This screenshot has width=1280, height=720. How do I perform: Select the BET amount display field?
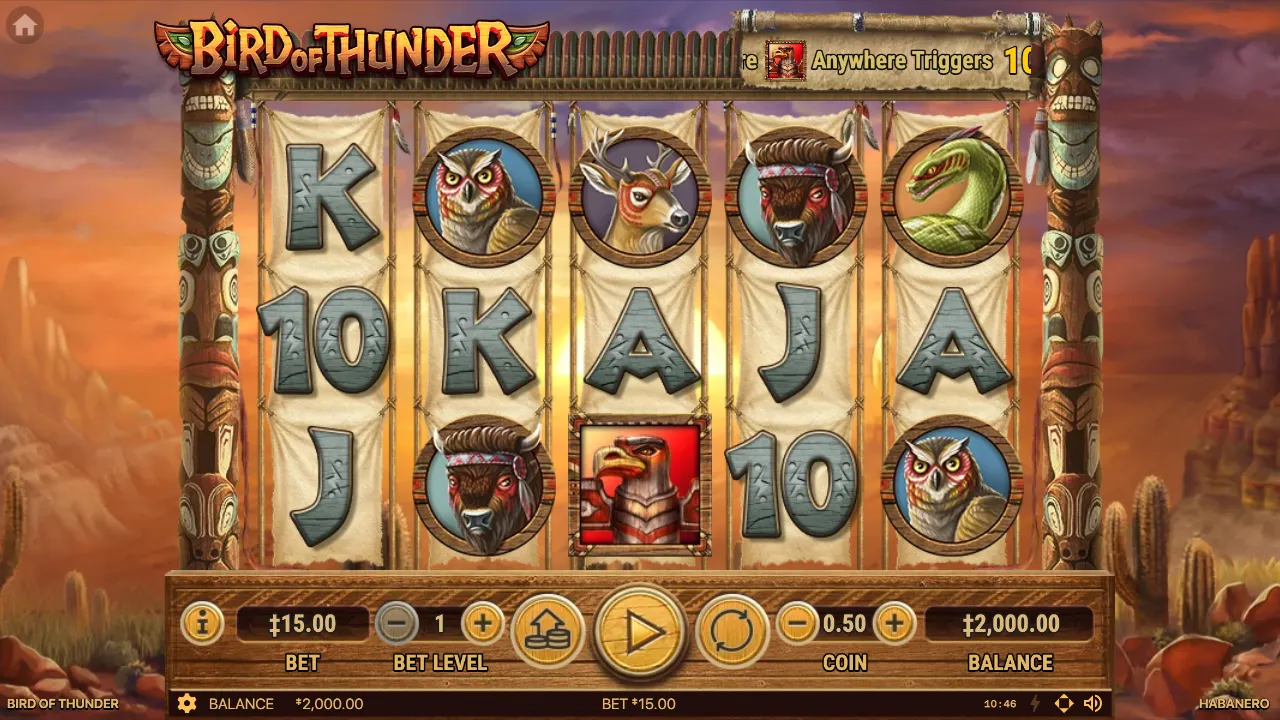[x=301, y=624]
